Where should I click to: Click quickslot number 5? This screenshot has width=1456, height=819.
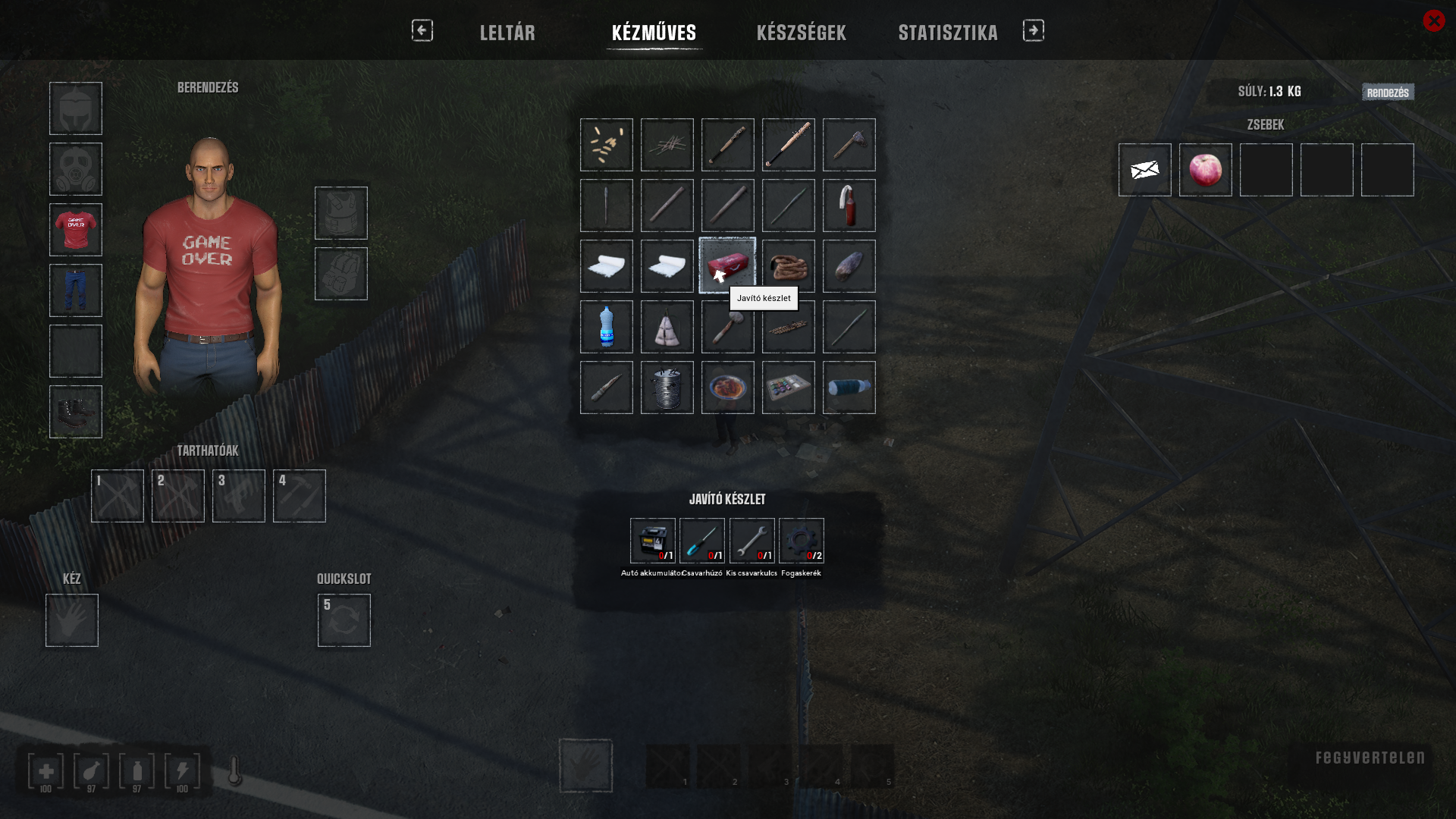pyautogui.click(x=344, y=620)
